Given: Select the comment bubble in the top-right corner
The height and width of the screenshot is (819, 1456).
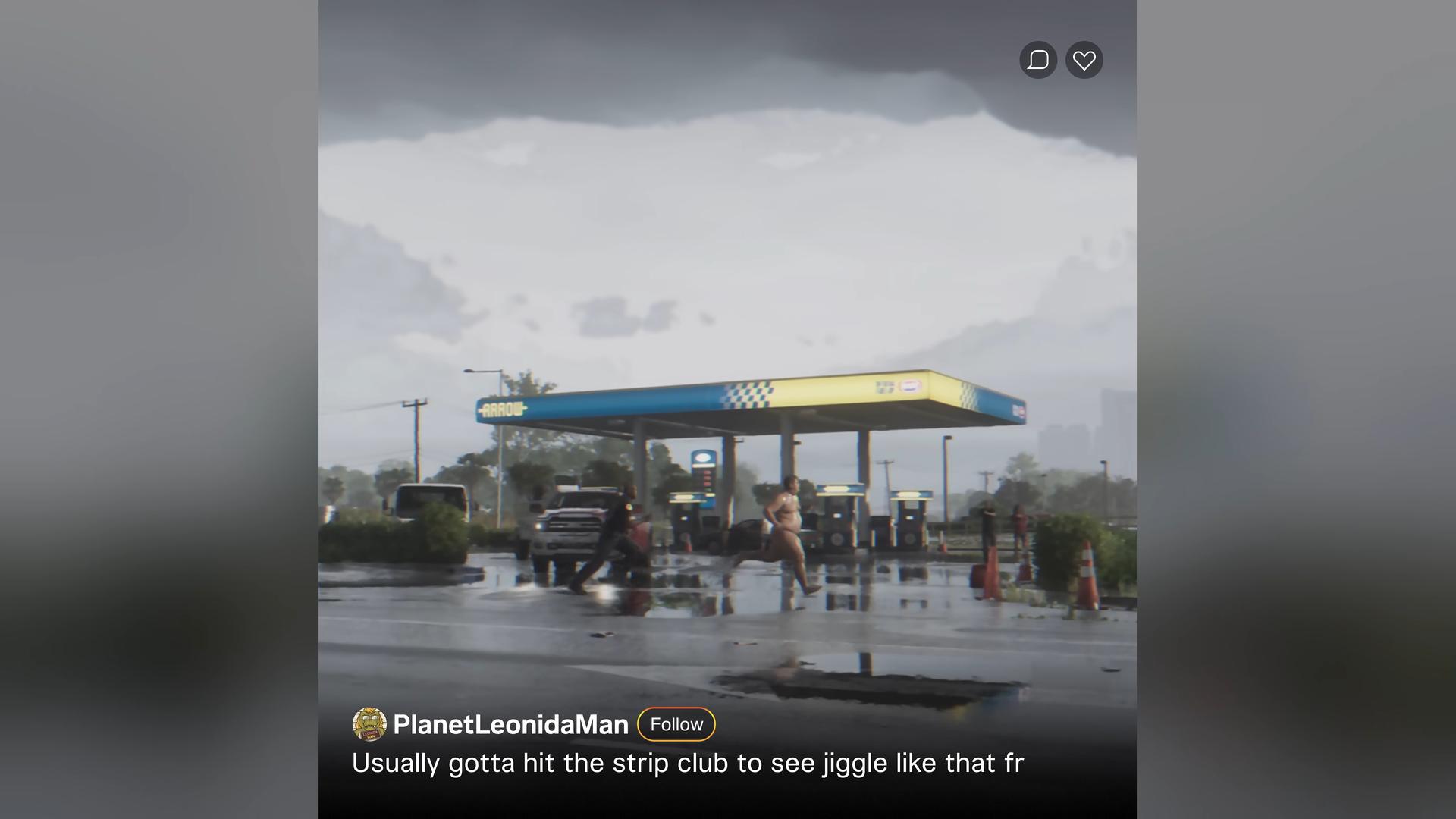Looking at the screenshot, I should tap(1039, 60).
